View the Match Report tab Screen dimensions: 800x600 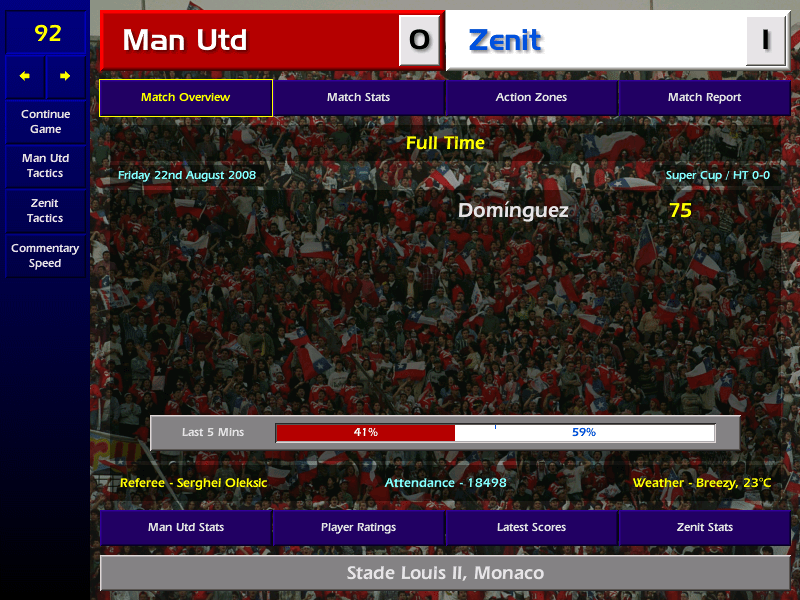tap(704, 98)
